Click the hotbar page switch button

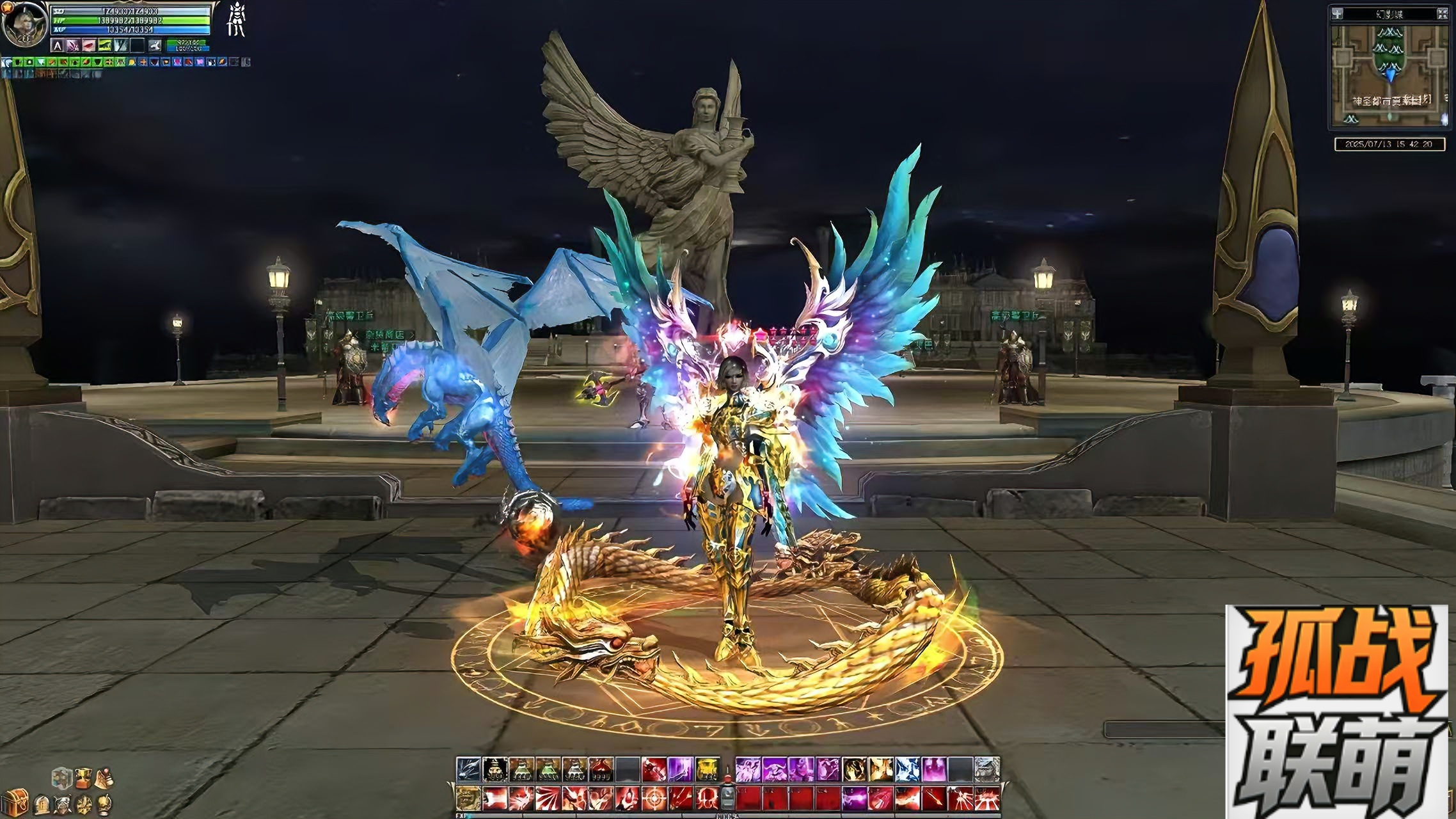click(x=727, y=797)
